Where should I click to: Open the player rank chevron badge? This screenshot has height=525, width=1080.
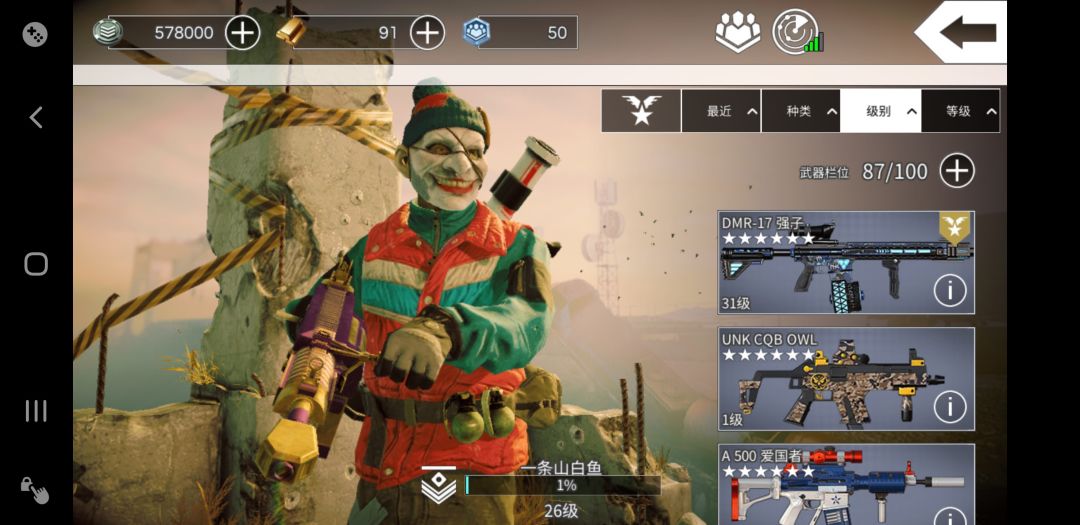click(x=439, y=485)
